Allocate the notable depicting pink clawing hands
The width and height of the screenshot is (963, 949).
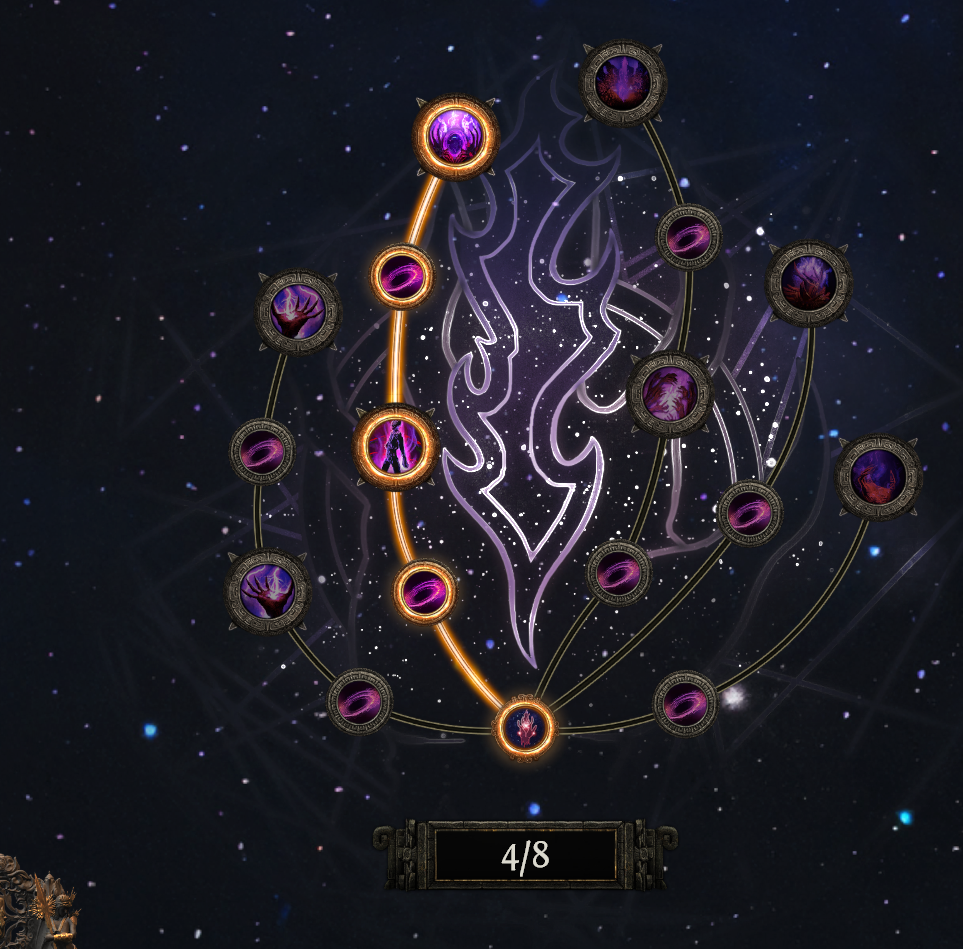670,393
